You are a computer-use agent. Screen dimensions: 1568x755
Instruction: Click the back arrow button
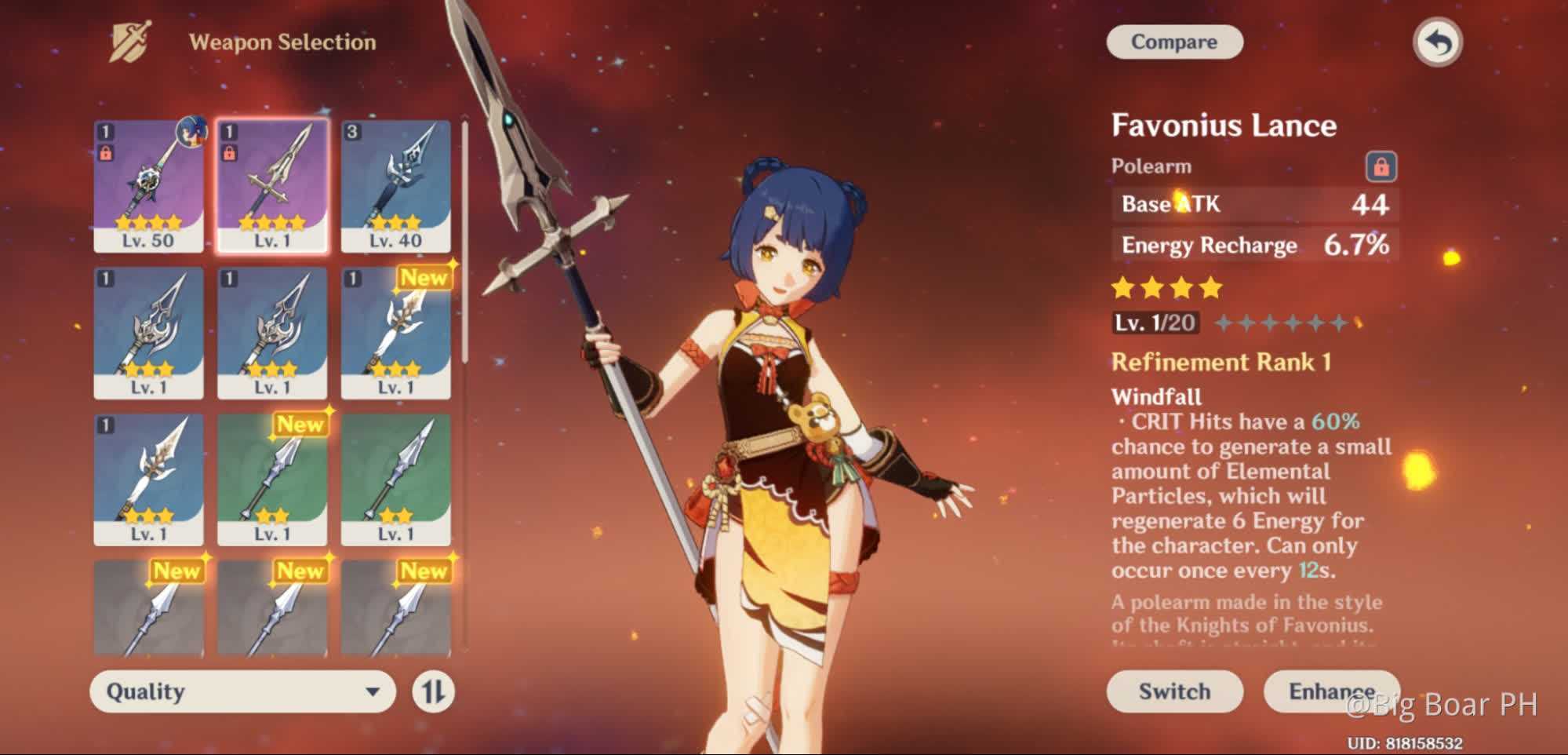coord(1437,42)
